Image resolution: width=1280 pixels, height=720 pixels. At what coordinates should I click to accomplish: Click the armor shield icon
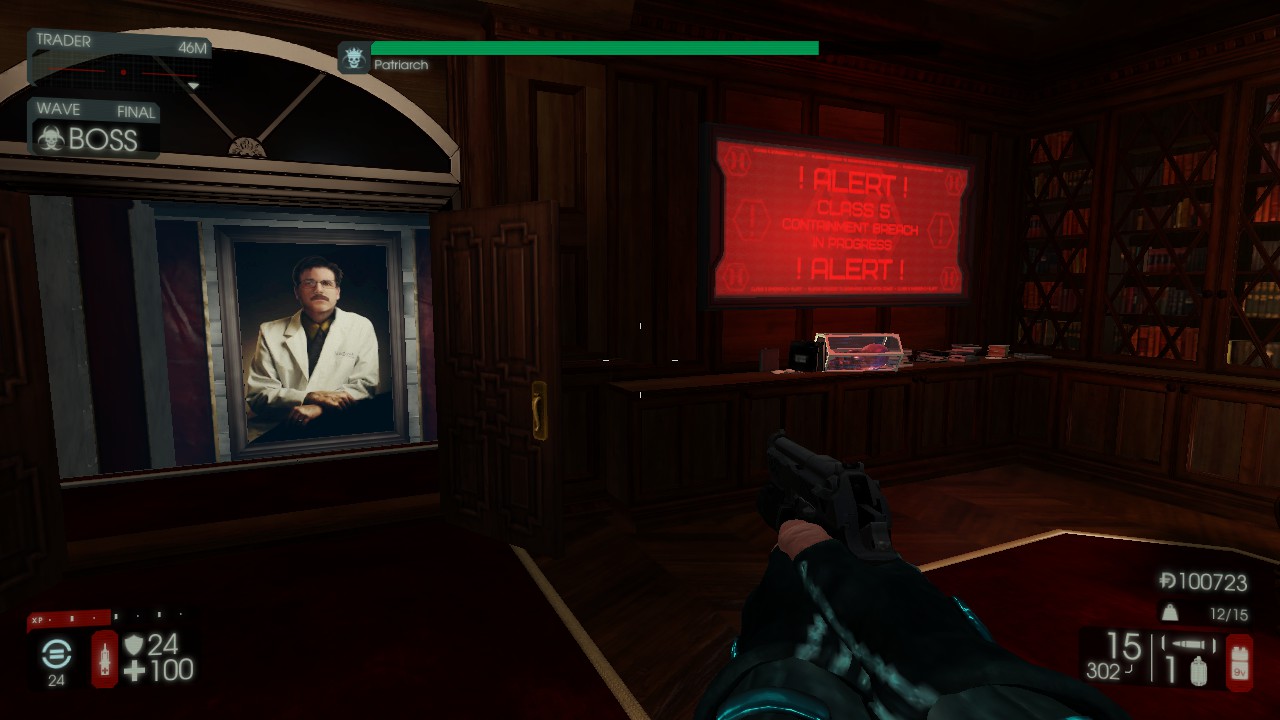click(133, 645)
